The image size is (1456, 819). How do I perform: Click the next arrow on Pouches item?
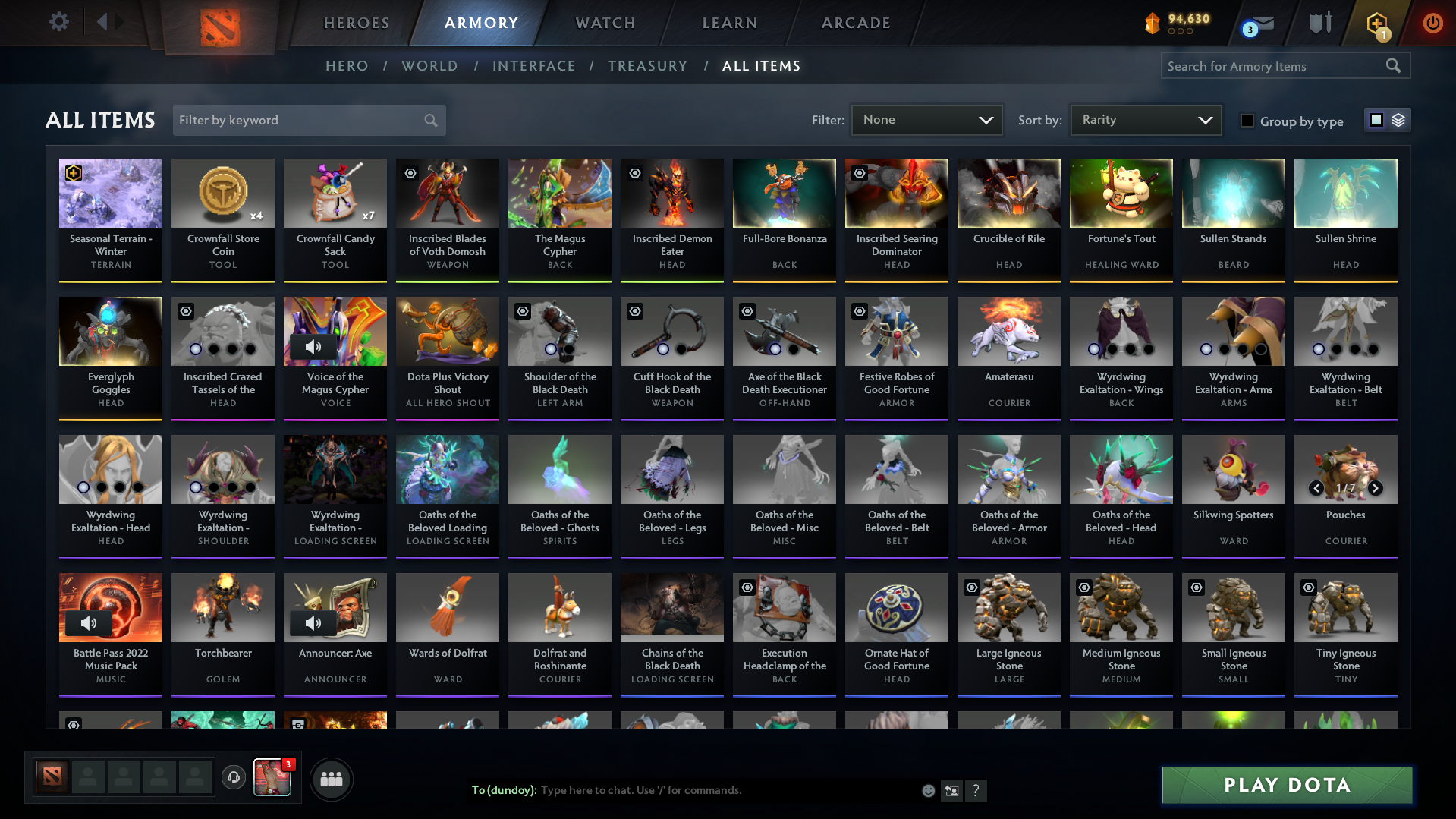(1376, 489)
